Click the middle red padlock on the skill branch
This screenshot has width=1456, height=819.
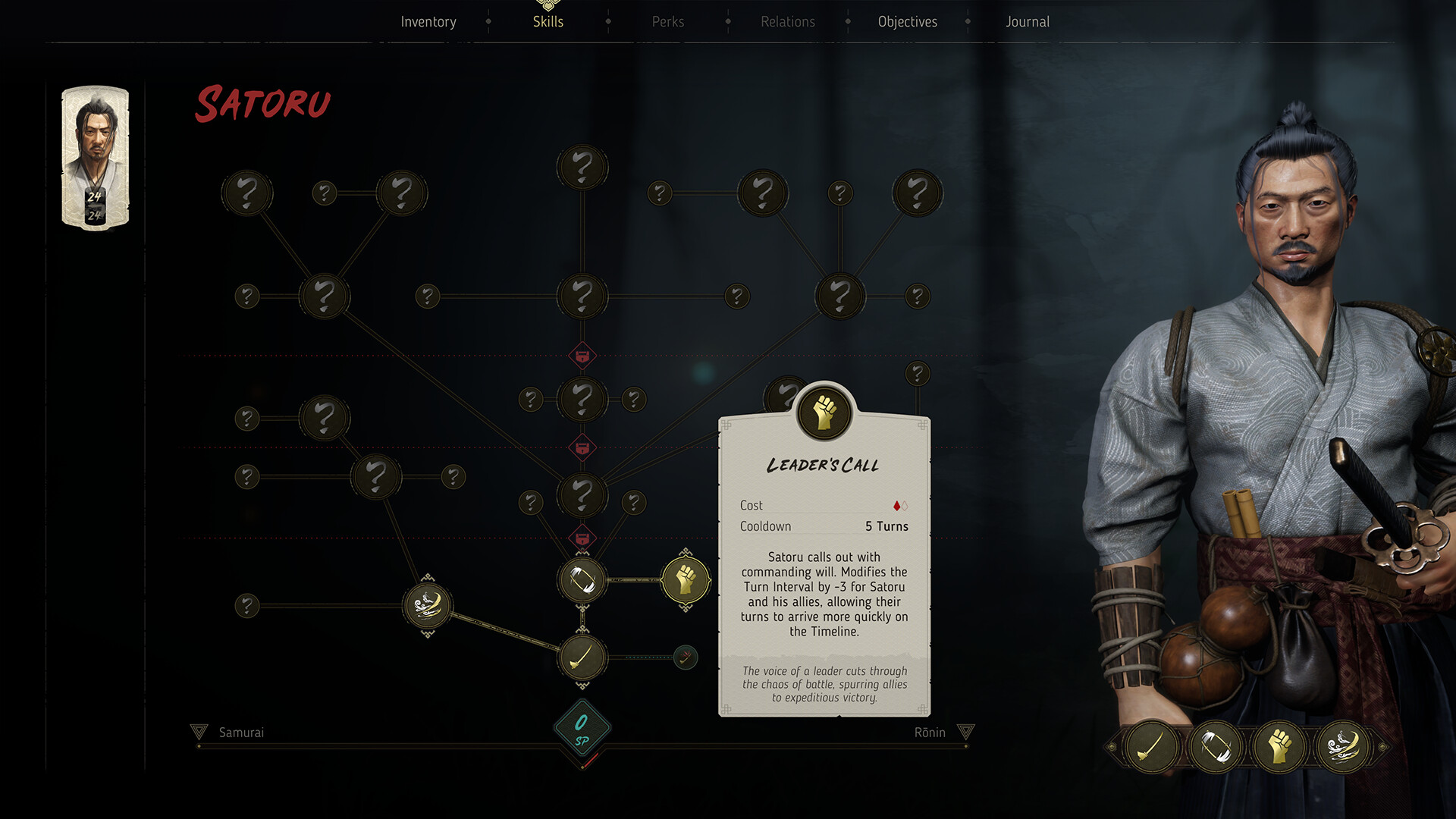(x=581, y=448)
